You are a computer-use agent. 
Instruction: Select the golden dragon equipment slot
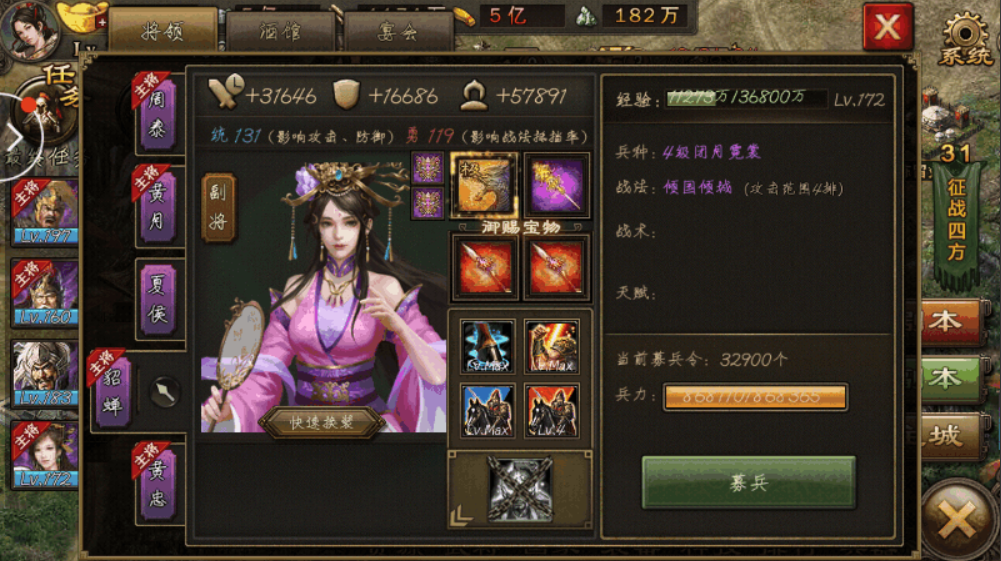coord(484,185)
